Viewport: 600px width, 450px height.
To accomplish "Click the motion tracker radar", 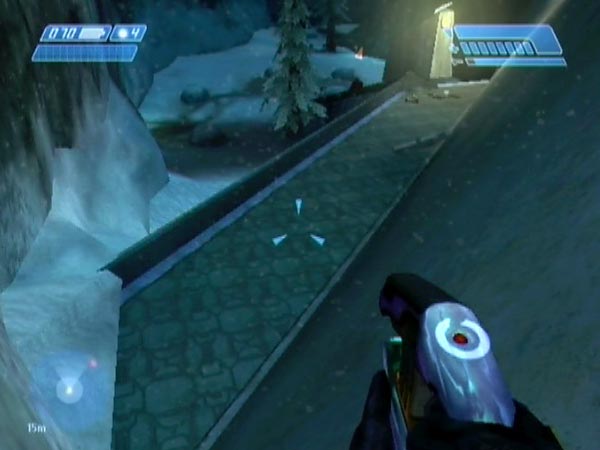I will 69,389.
